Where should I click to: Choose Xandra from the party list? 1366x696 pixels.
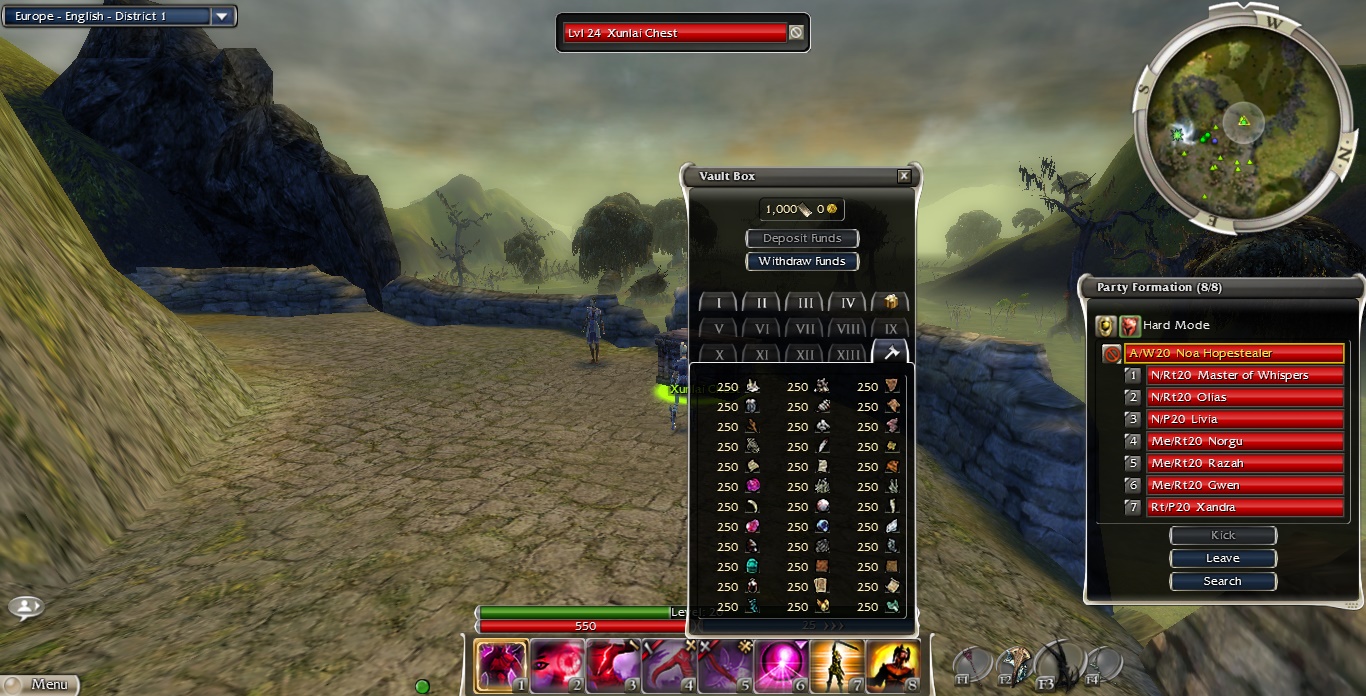pos(1242,507)
